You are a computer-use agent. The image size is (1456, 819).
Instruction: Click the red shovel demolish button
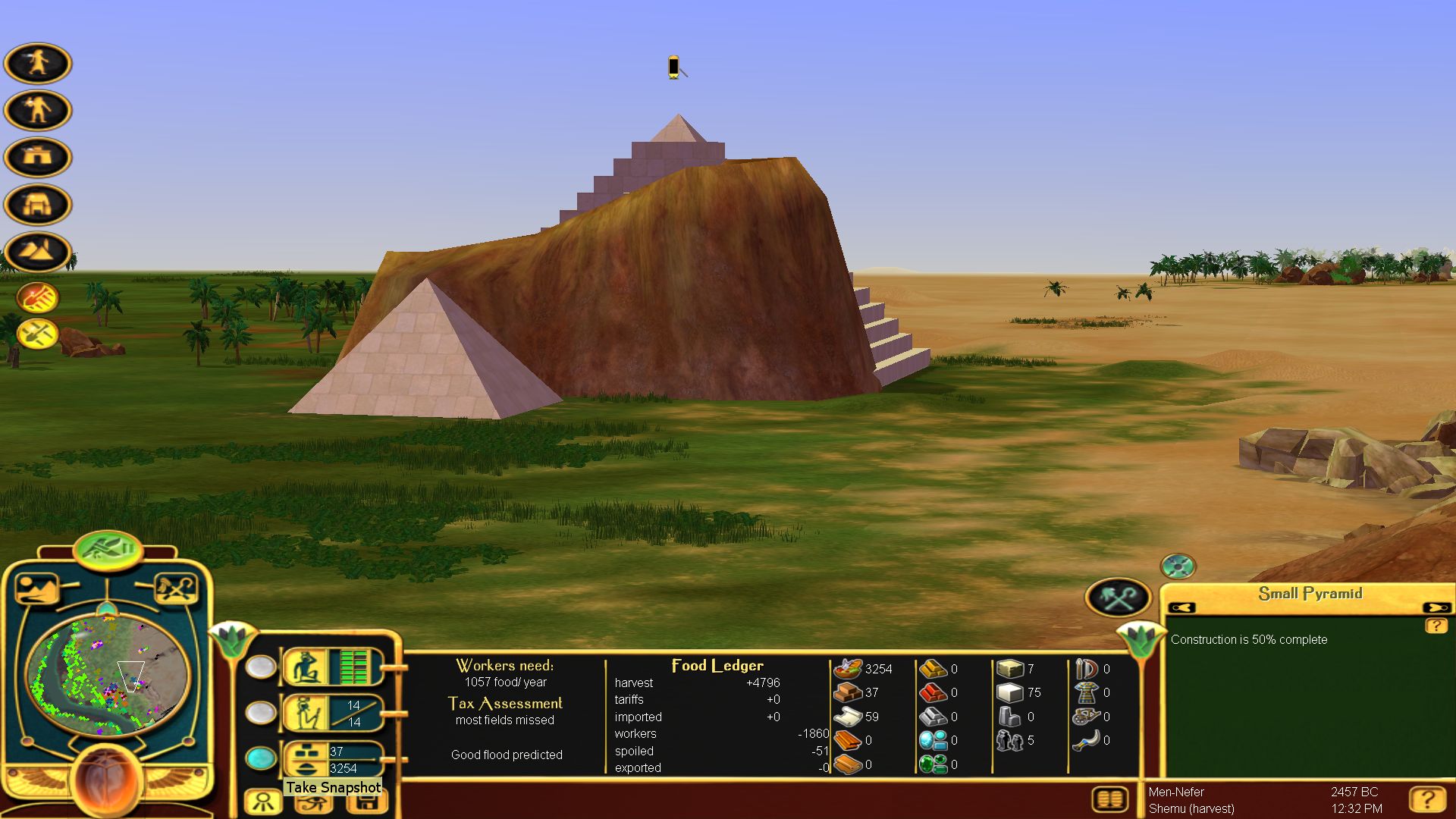(x=37, y=298)
